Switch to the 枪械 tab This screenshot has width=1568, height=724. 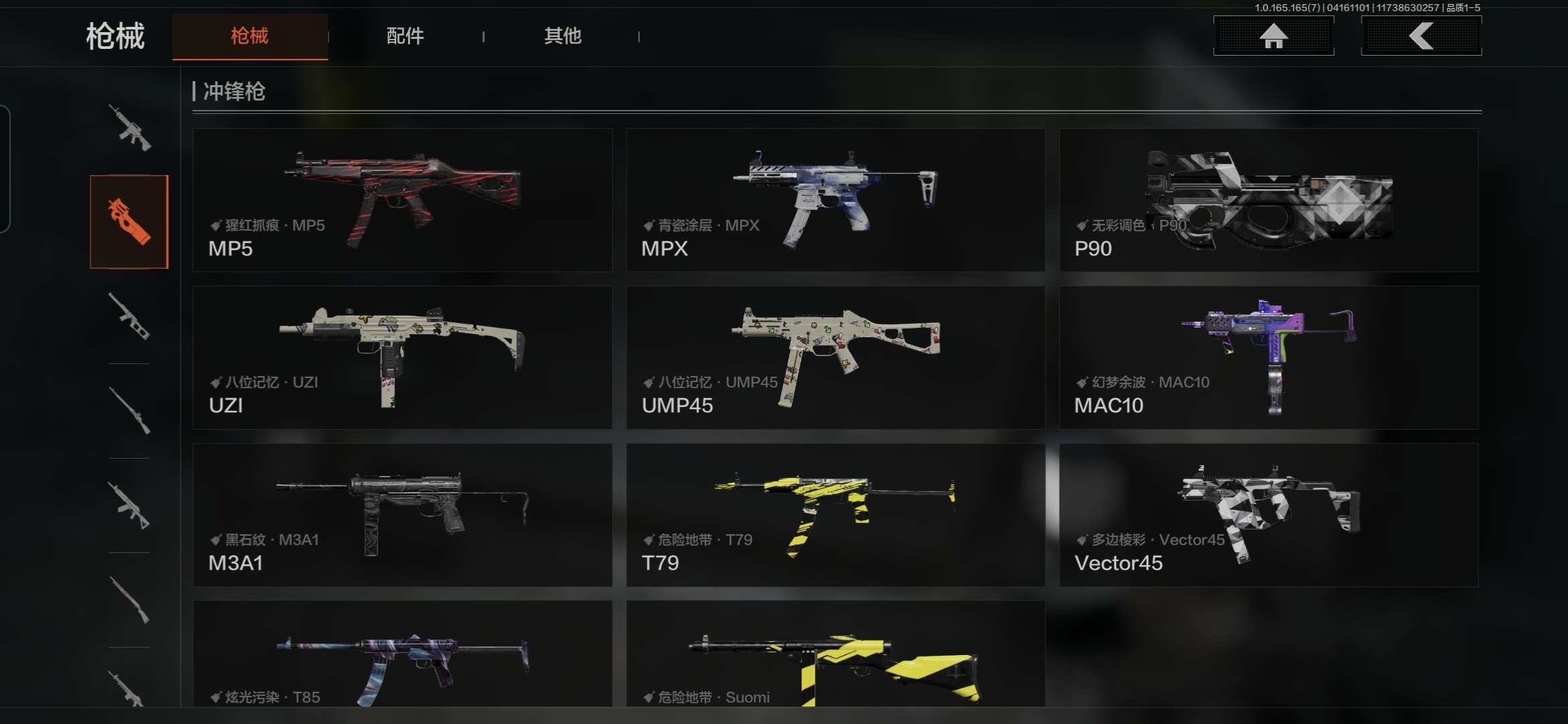click(x=249, y=36)
